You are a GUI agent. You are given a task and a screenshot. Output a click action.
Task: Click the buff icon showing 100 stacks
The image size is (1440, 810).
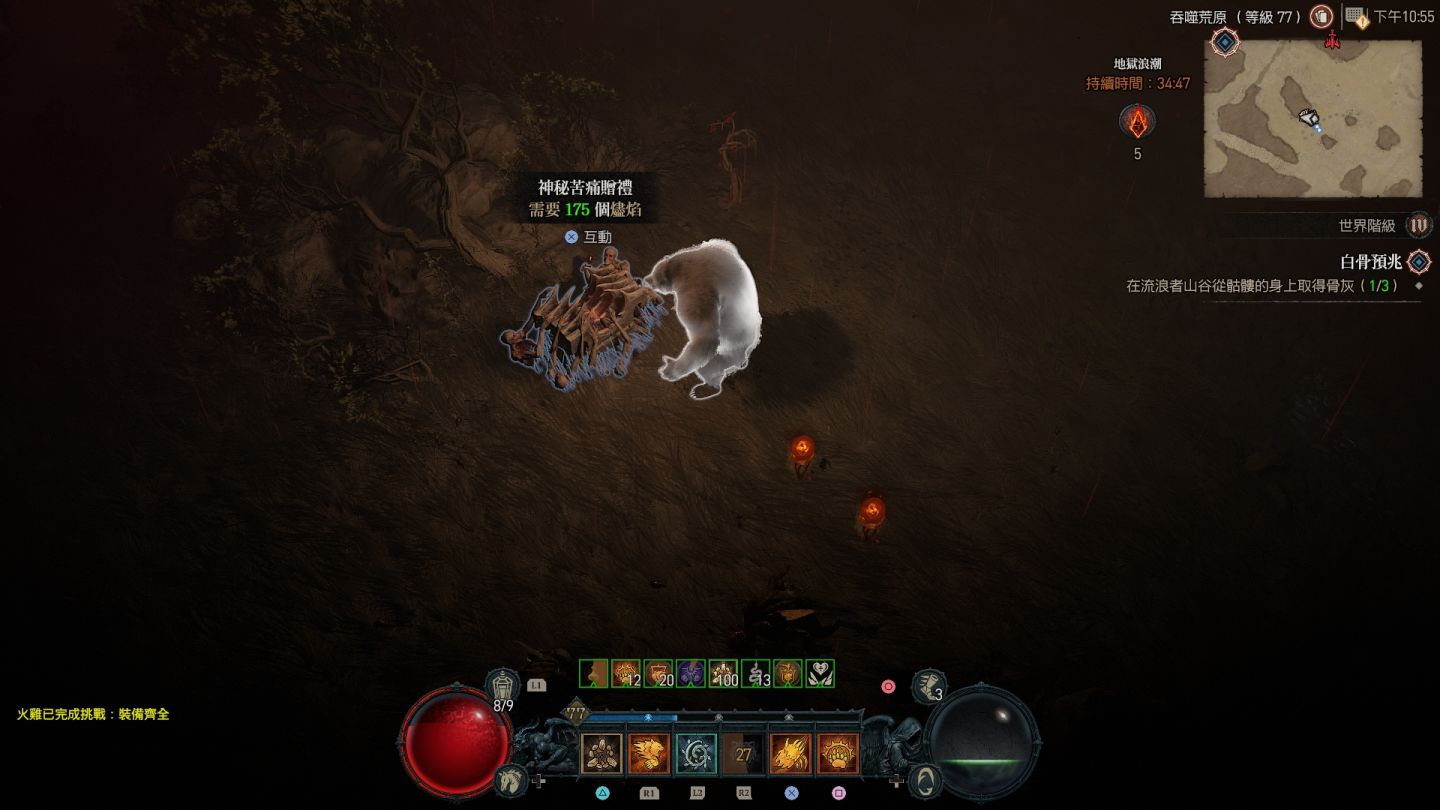(x=723, y=674)
